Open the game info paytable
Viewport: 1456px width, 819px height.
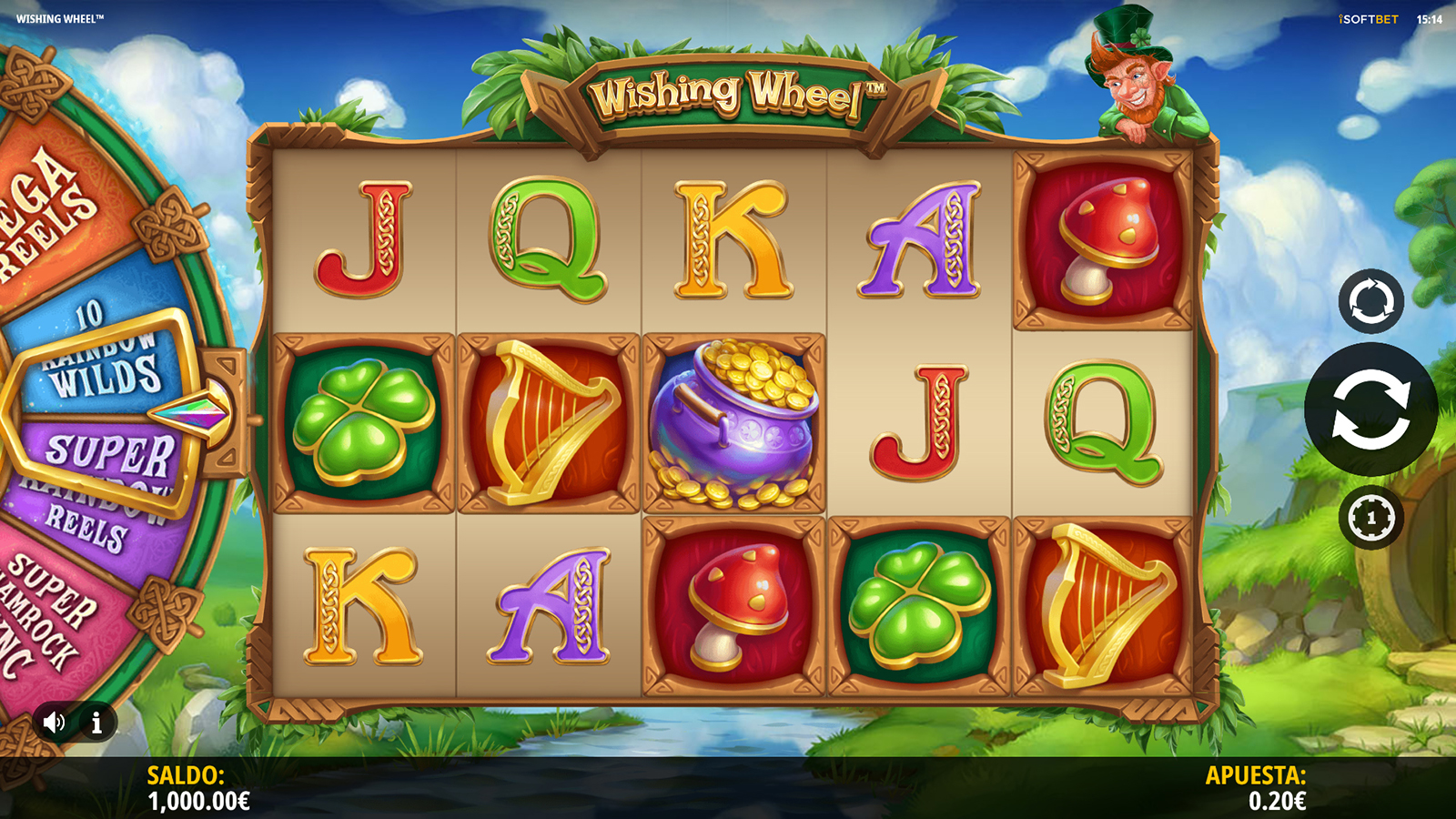(96, 723)
